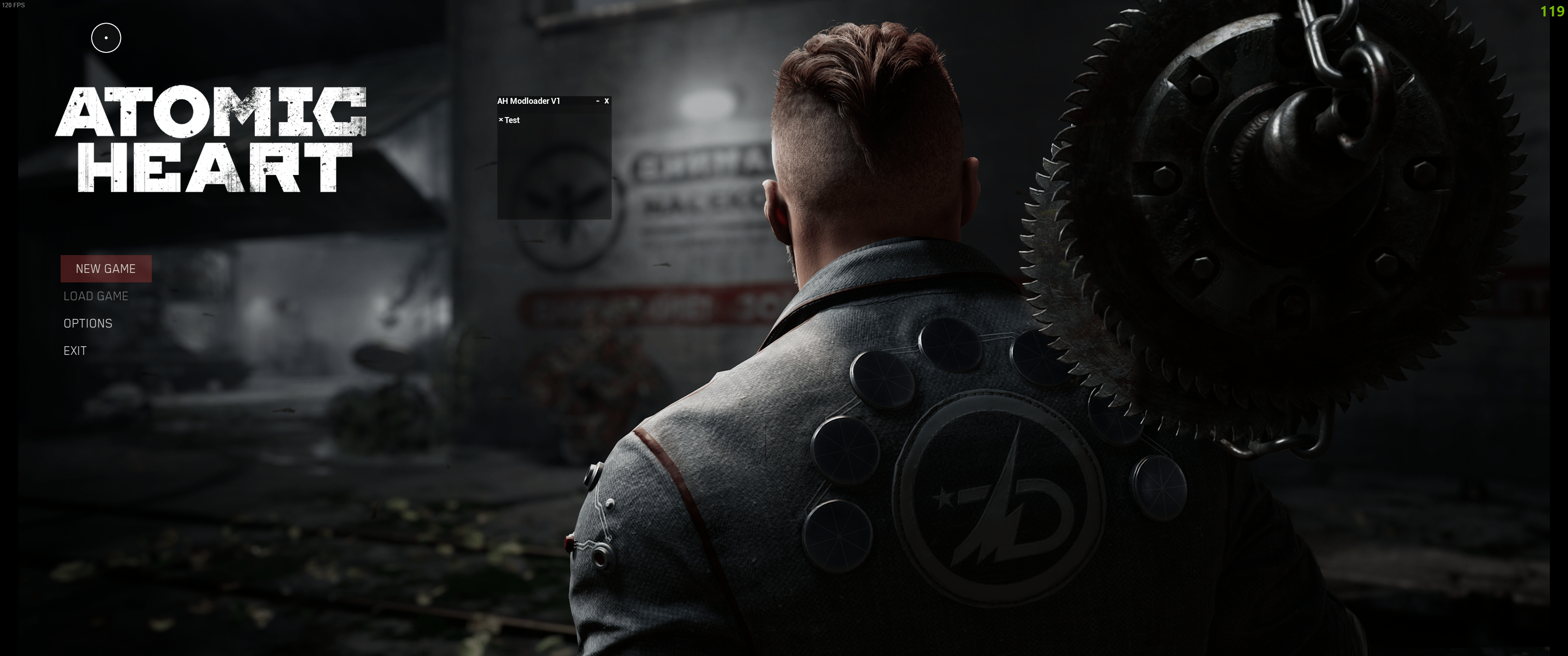Click the X to close AH Modloader

[606, 102]
